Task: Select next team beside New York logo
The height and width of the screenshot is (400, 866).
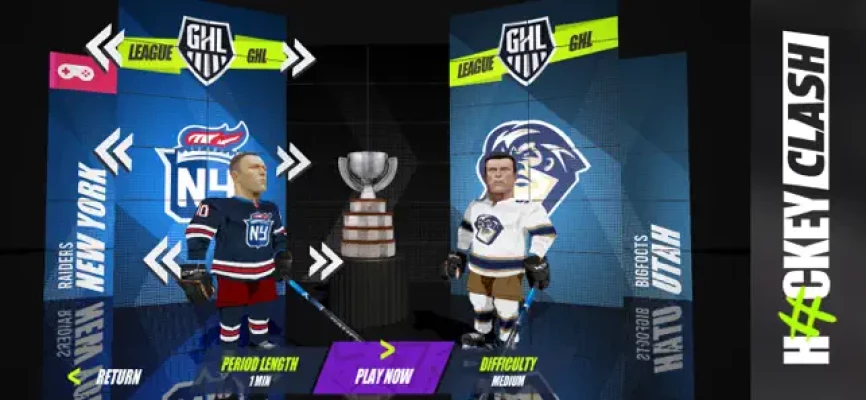Action: (x=293, y=161)
